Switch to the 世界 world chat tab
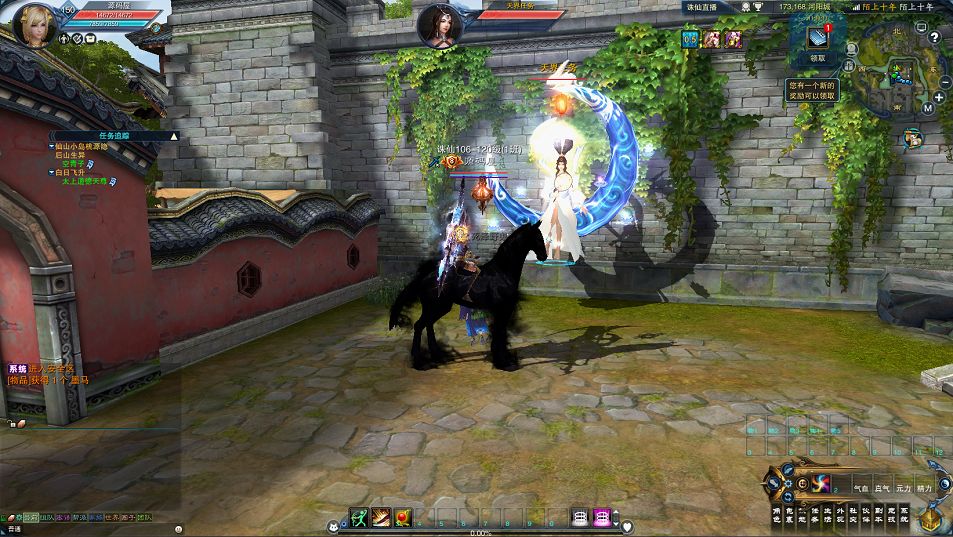Viewport: 953px width, 537px height. point(111,517)
